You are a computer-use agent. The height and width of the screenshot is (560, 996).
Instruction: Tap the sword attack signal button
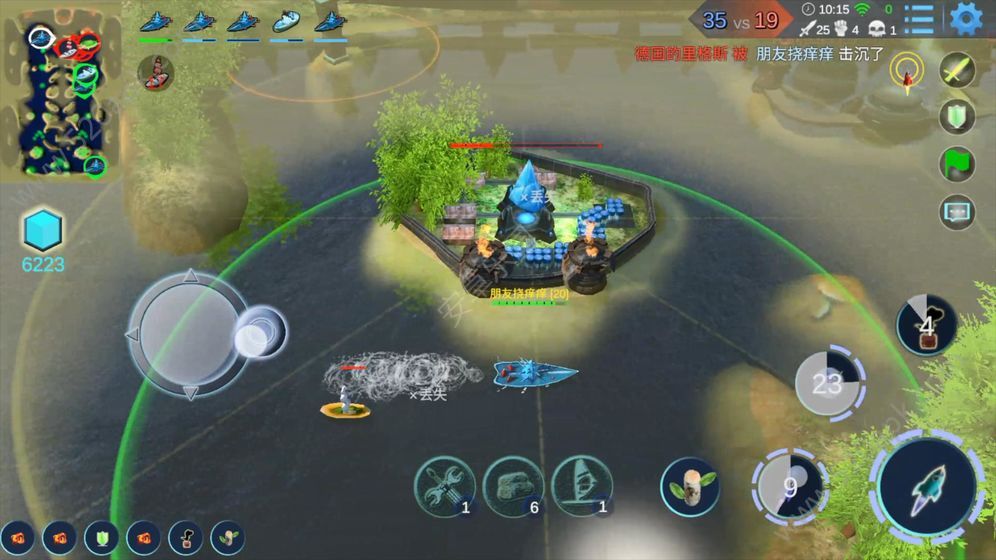[x=957, y=71]
